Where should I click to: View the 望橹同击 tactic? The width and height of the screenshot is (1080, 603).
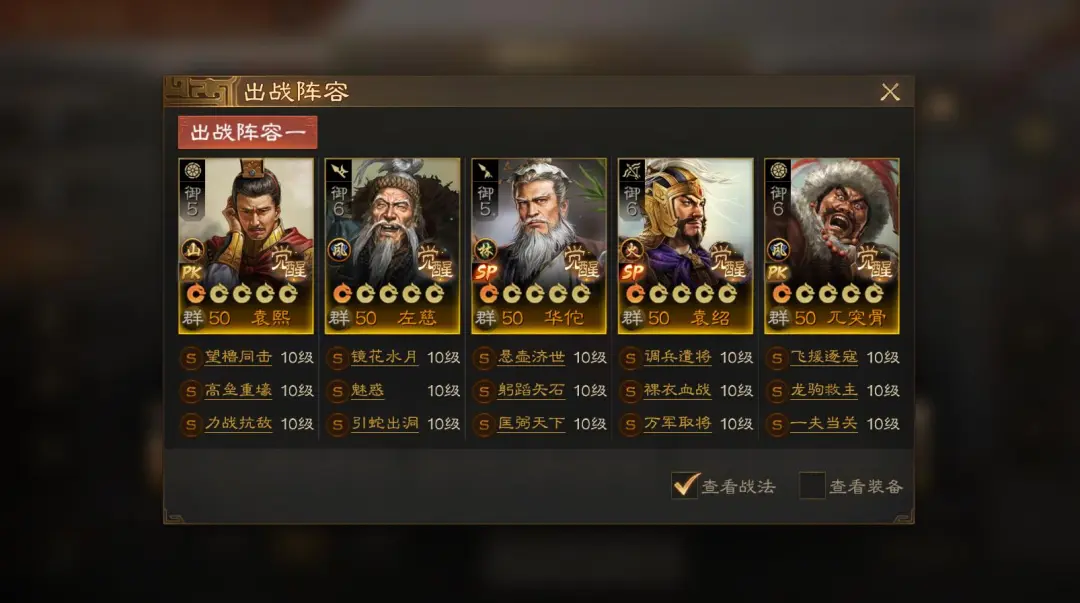(238, 357)
